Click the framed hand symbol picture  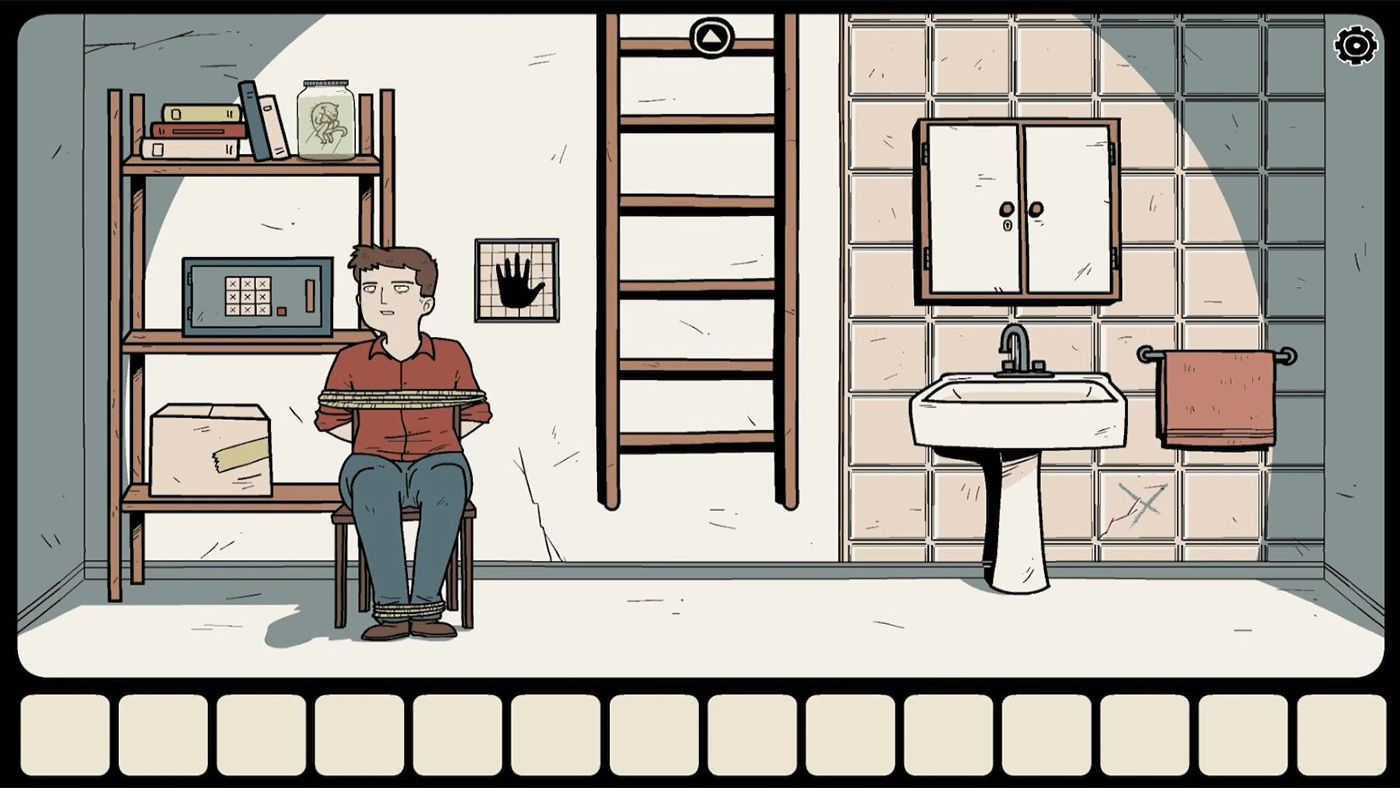pyautogui.click(x=517, y=280)
